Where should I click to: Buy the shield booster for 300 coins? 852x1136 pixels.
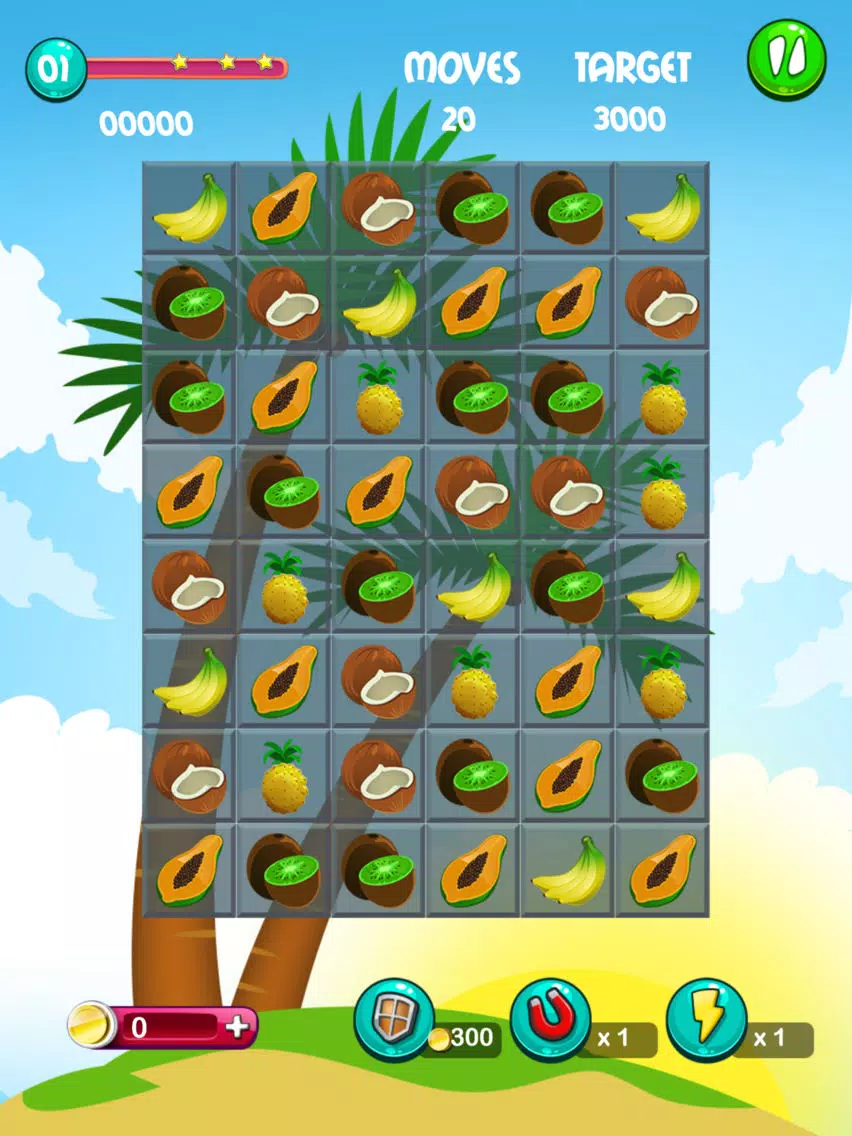click(394, 1020)
